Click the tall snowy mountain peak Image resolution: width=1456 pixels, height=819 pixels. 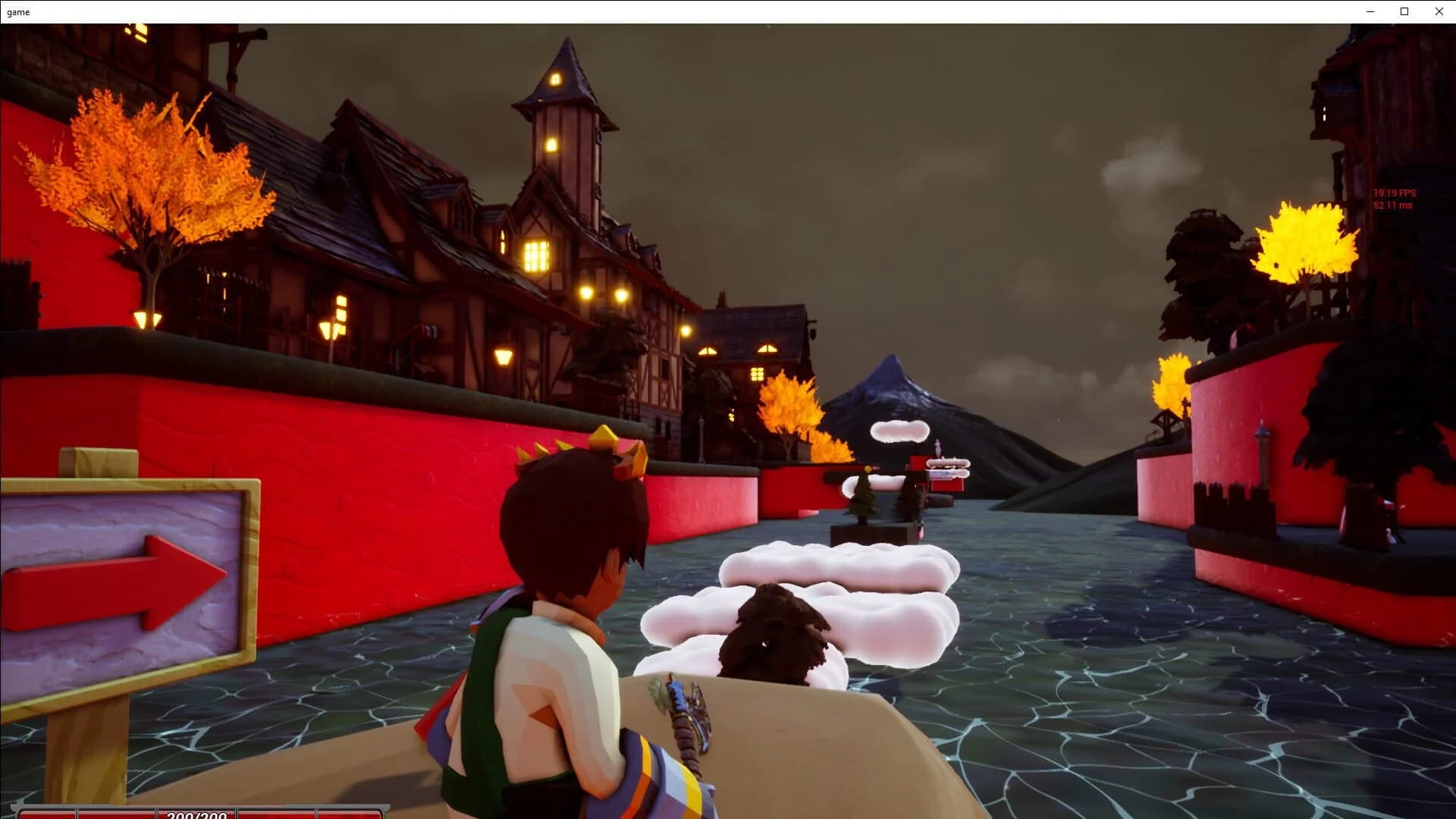coord(891,379)
